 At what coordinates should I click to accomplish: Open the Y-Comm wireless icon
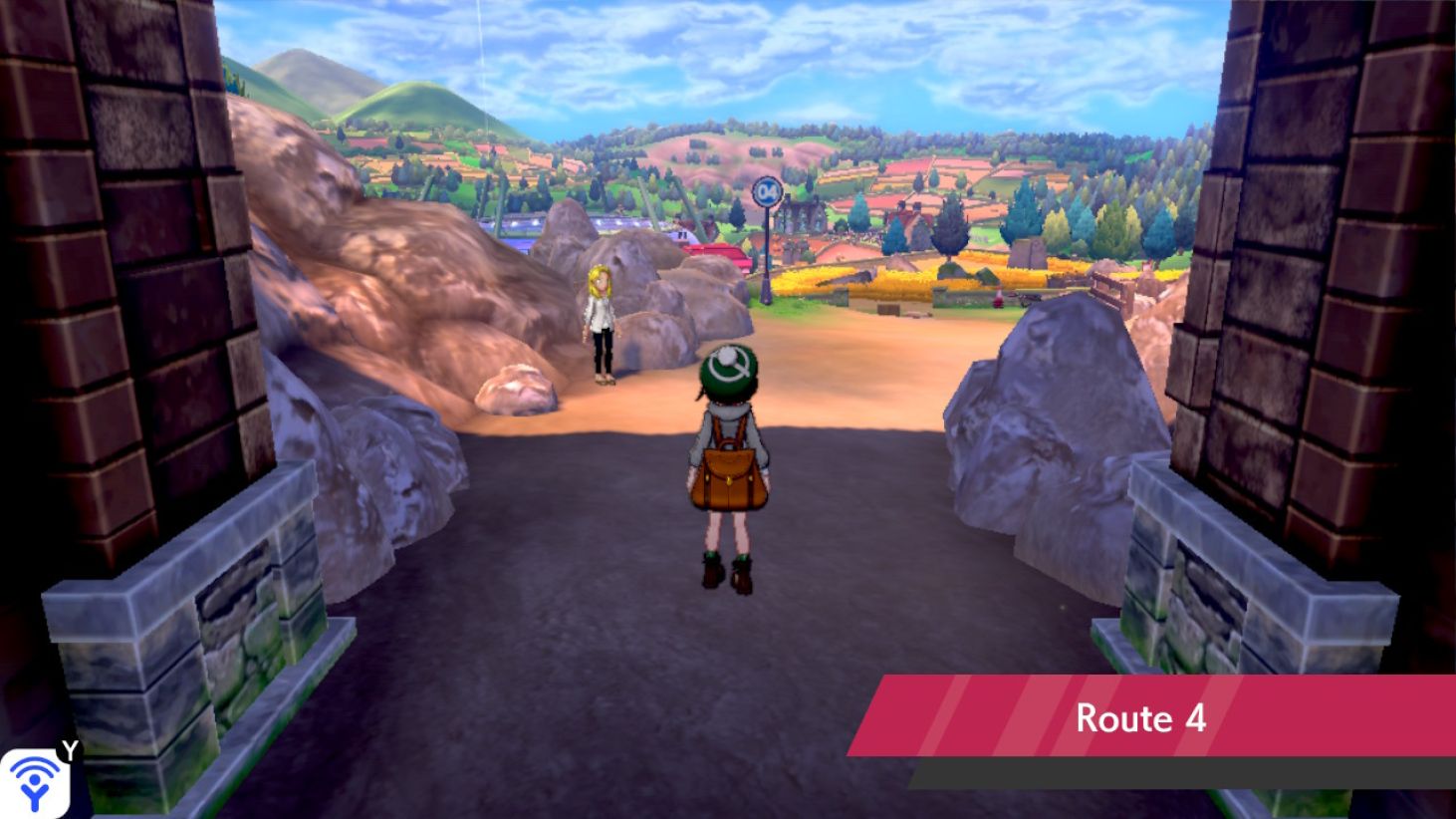37,782
